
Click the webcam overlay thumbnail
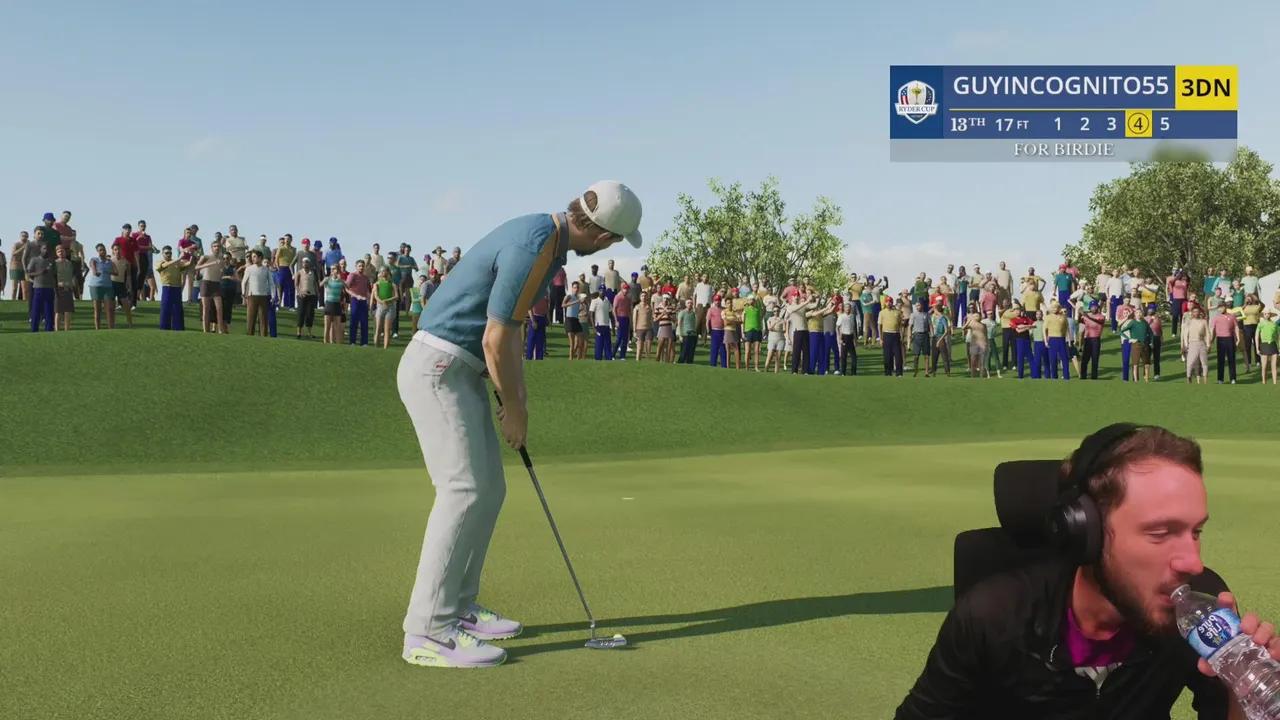click(x=1100, y=570)
